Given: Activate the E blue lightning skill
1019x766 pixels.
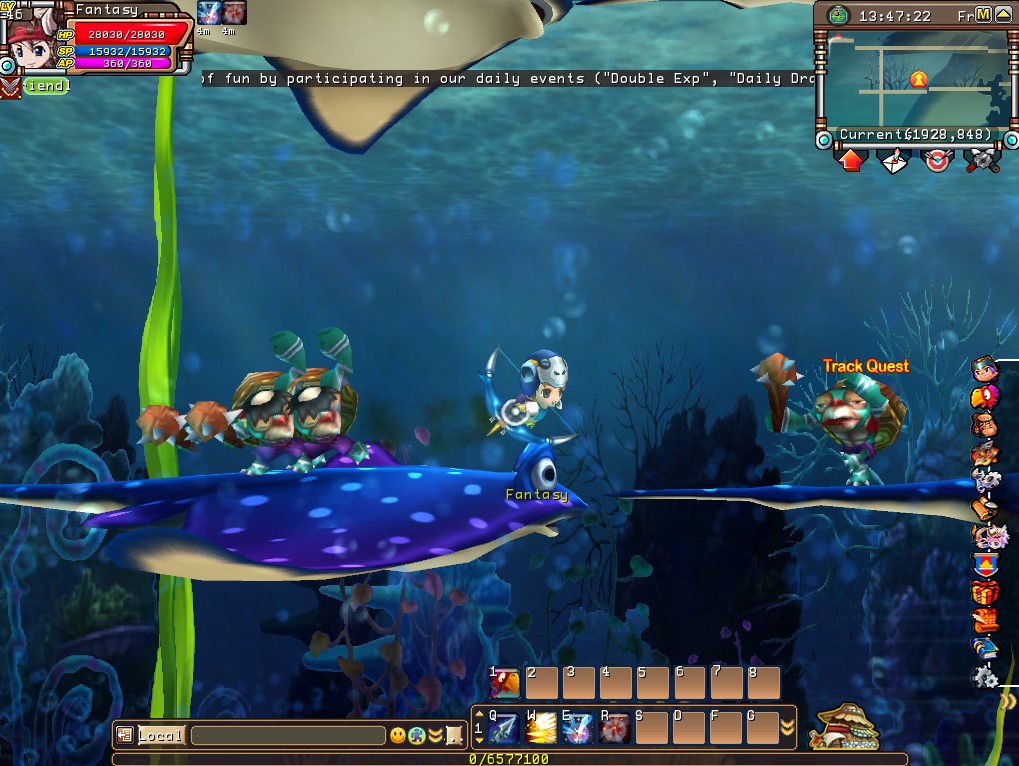Looking at the screenshot, I should 578,726.
